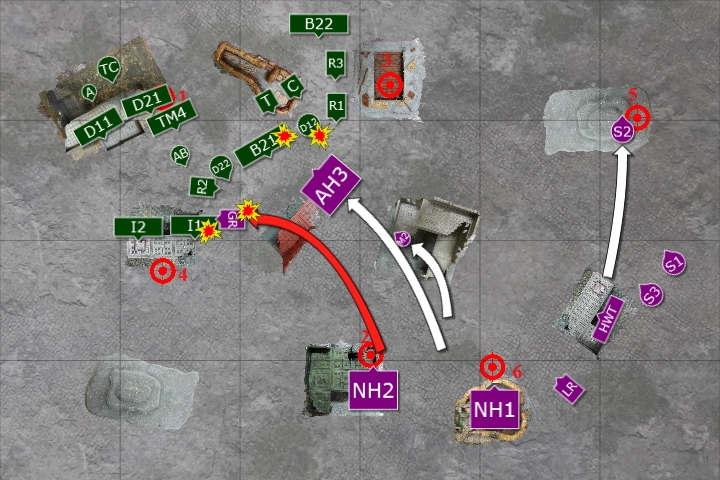Select objective marker 3 target icon
The height and width of the screenshot is (480, 720).
pyautogui.click(x=389, y=86)
